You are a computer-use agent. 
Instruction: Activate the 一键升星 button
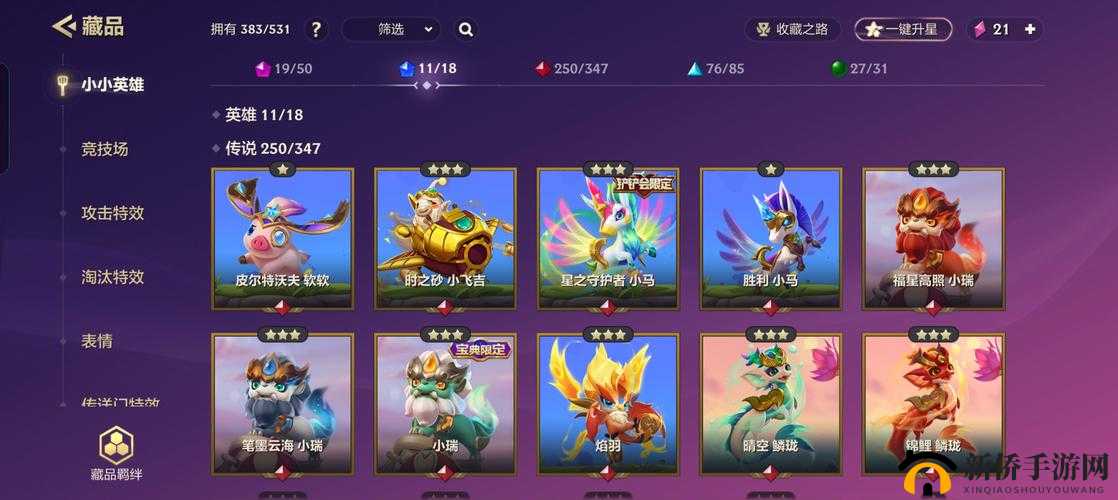(903, 29)
